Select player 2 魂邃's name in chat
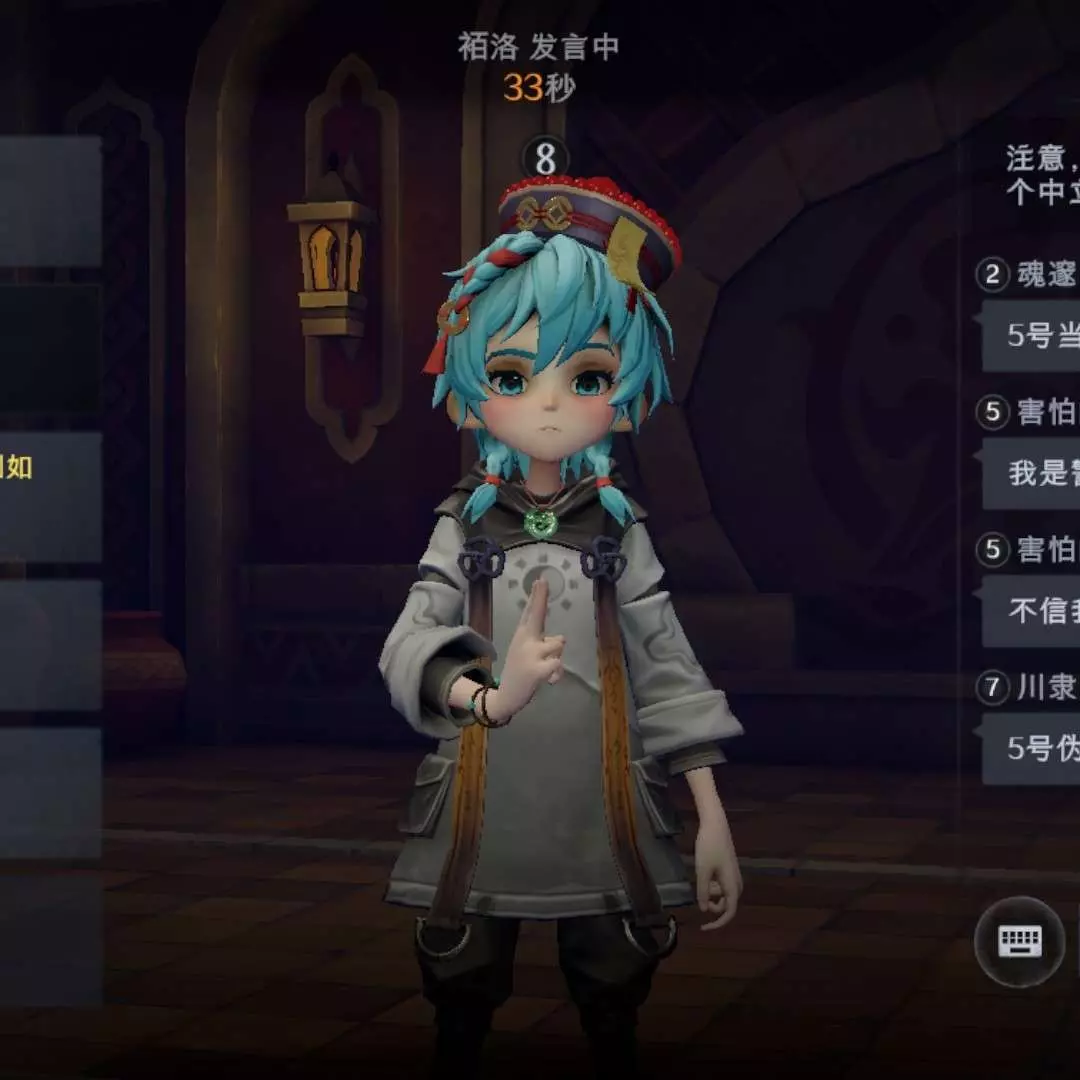The height and width of the screenshot is (1080, 1080). click(1044, 275)
